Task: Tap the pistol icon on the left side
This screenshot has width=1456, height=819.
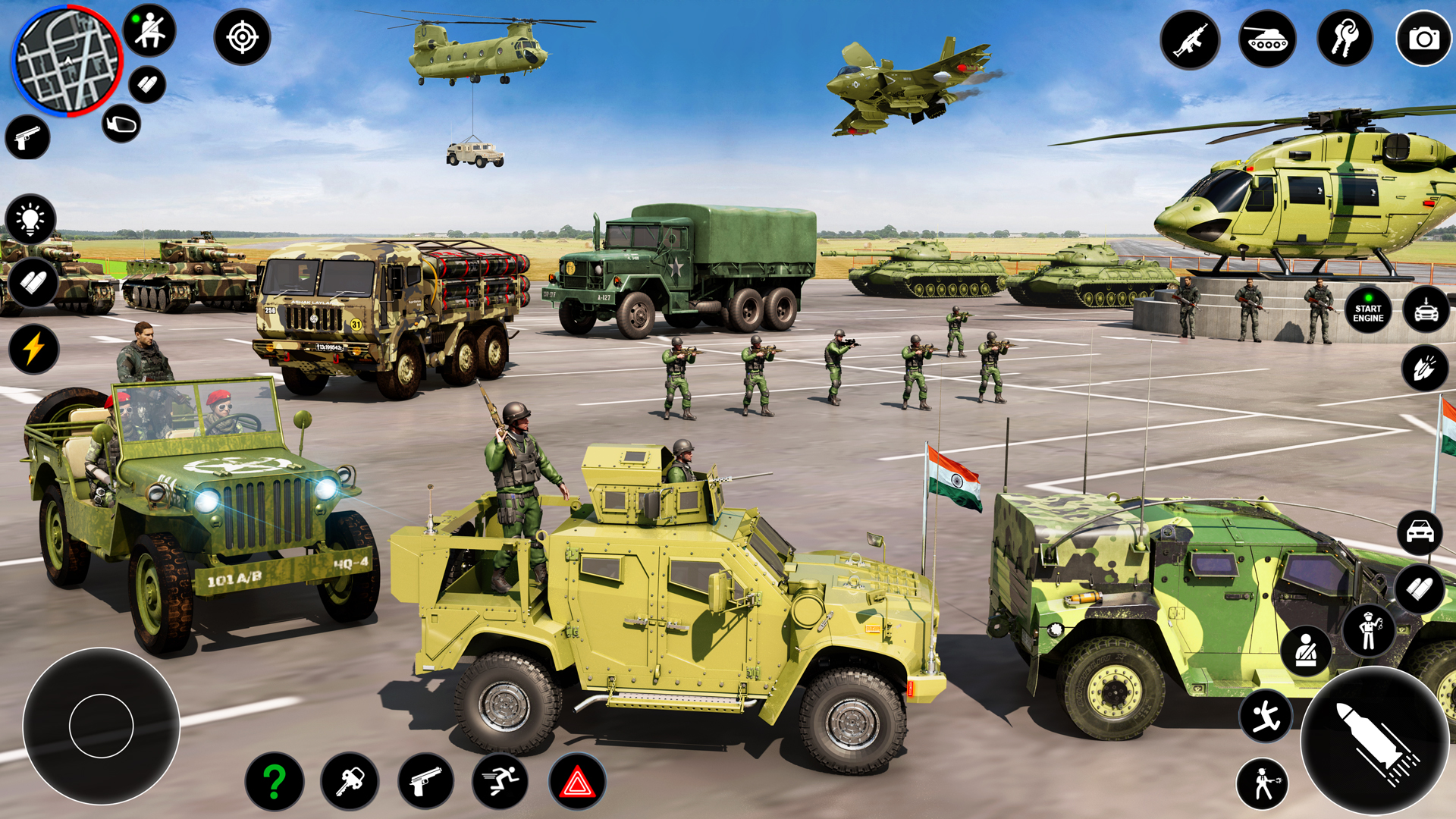Action: 27,138
